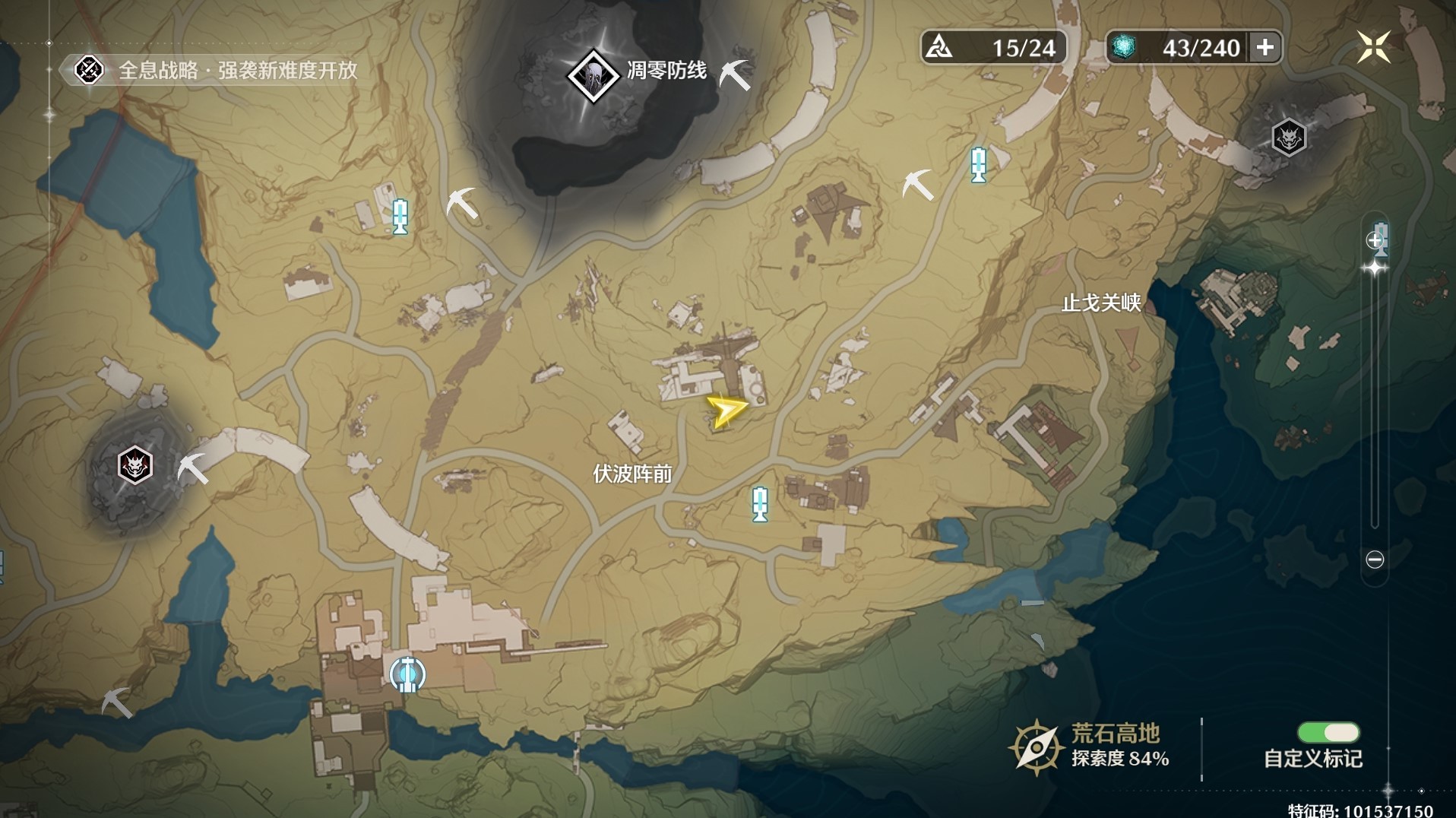Select the large teleport nexus marker
The image size is (1456, 818).
(407, 674)
